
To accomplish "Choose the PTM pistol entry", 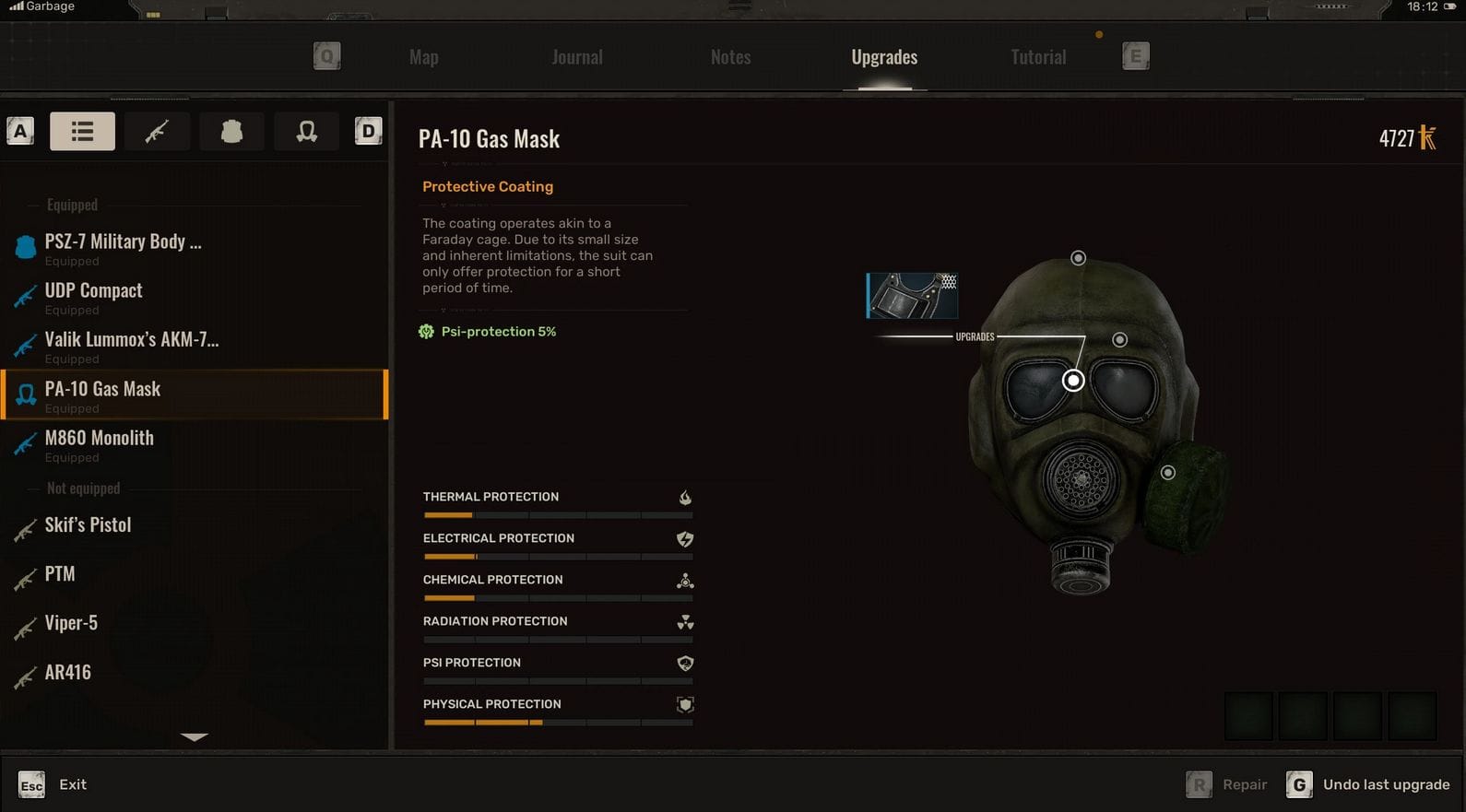I will point(60,574).
